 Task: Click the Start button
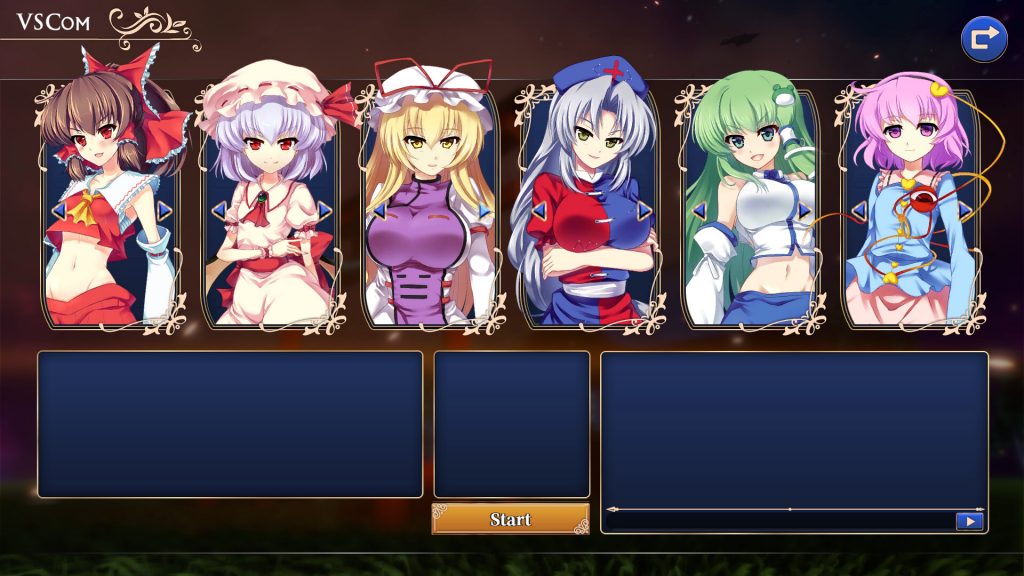click(x=510, y=519)
